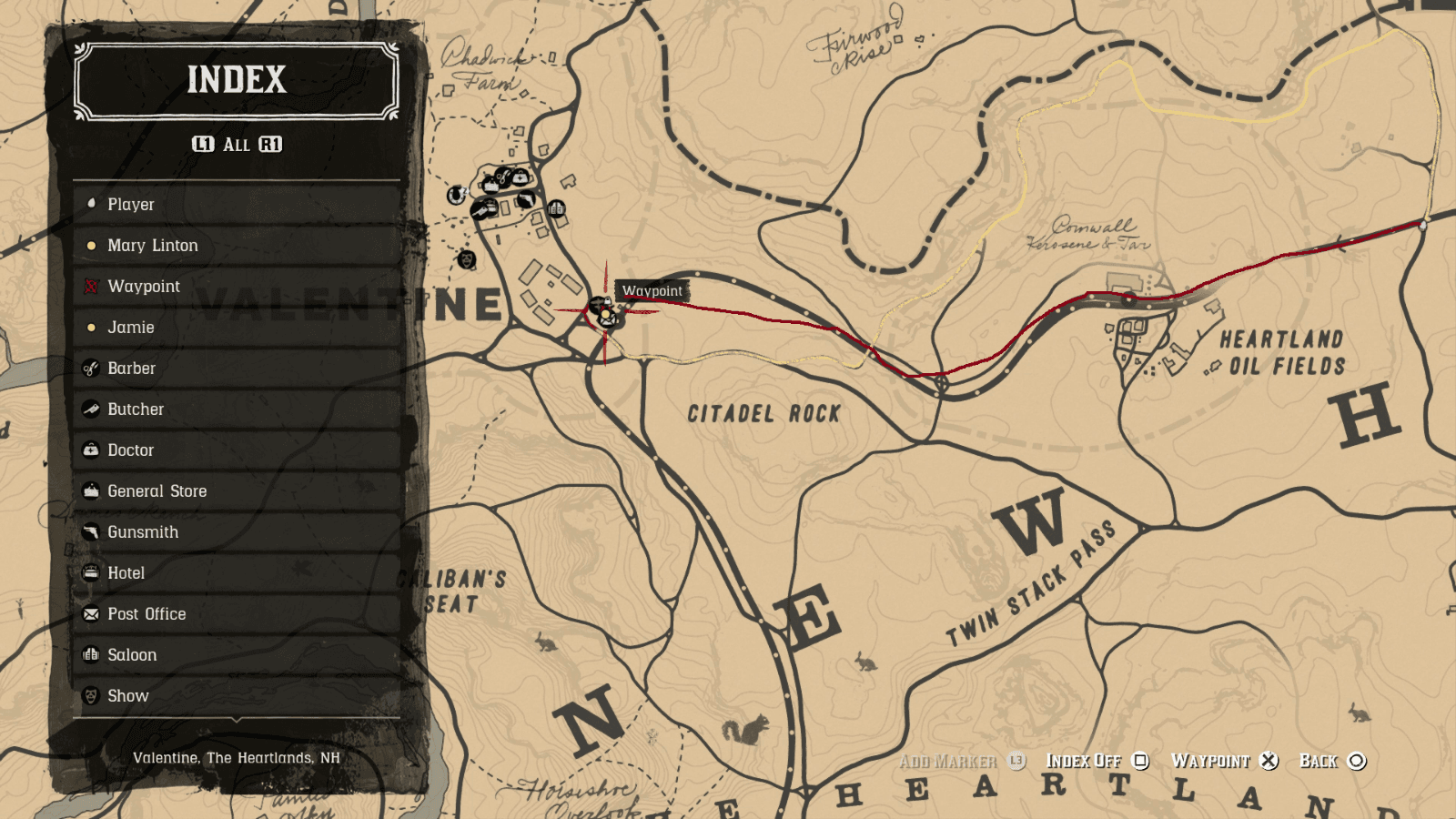The image size is (1456, 819).
Task: Click the Jamie index entry
Action: click(130, 327)
